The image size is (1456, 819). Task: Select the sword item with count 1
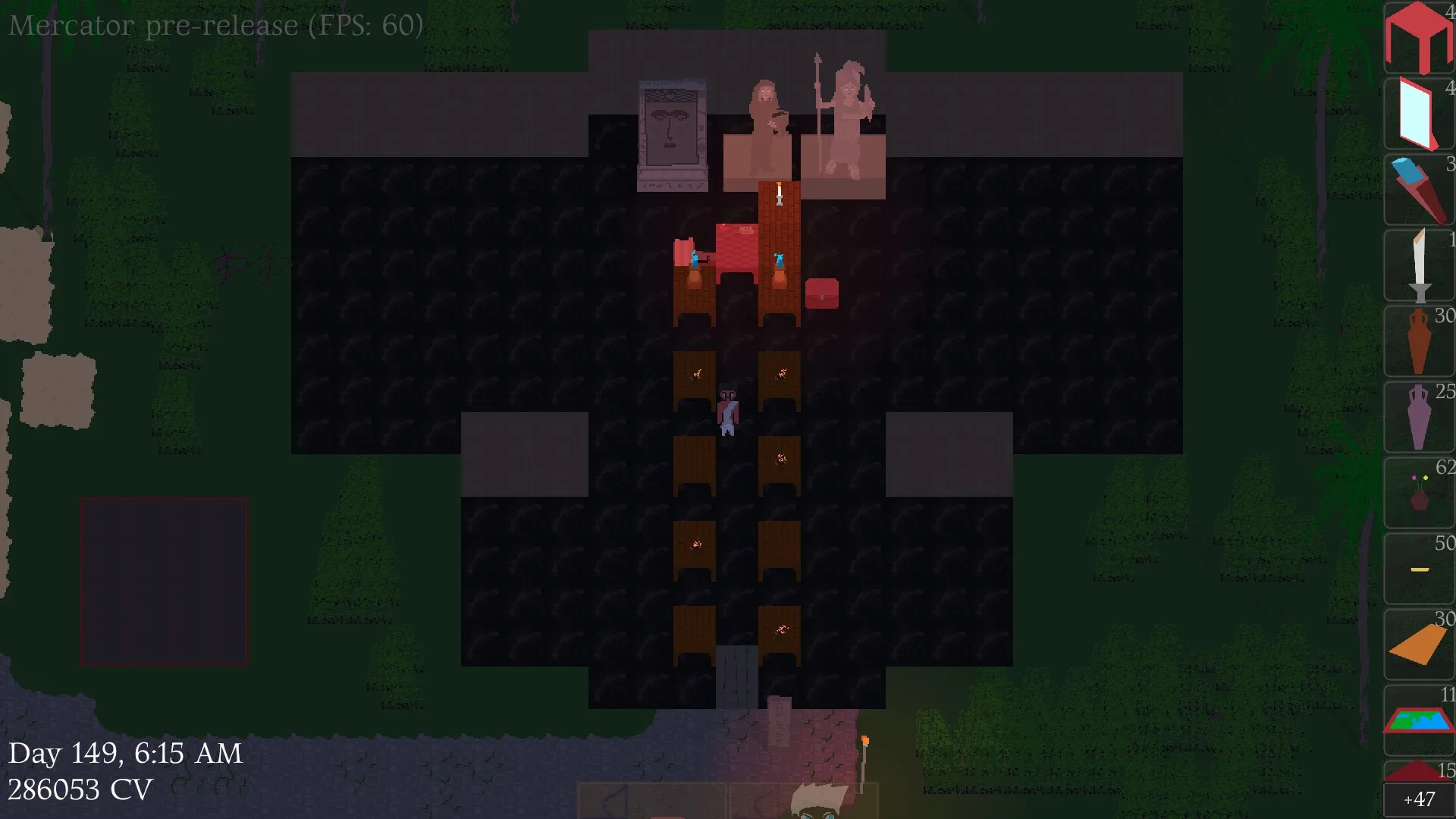[1418, 265]
